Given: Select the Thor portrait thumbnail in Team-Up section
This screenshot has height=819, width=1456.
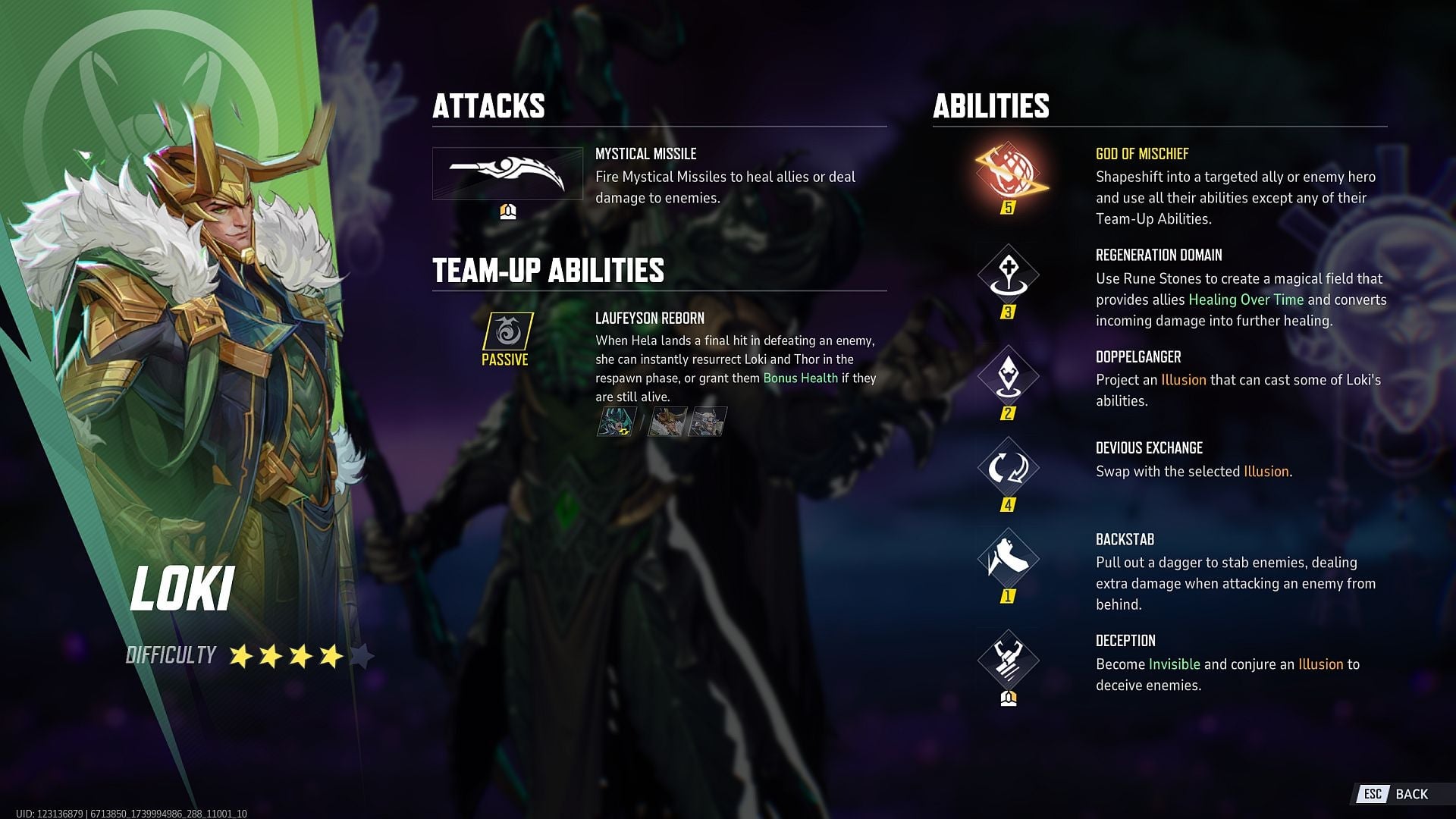Looking at the screenshot, I should point(710,422).
